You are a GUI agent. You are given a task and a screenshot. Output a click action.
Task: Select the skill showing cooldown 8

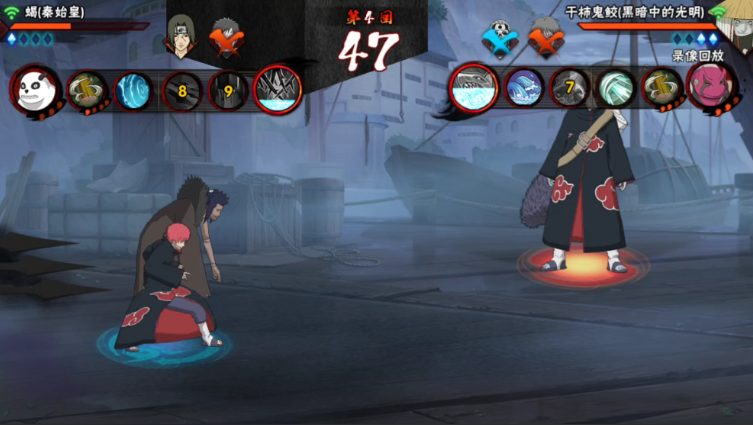tap(182, 91)
